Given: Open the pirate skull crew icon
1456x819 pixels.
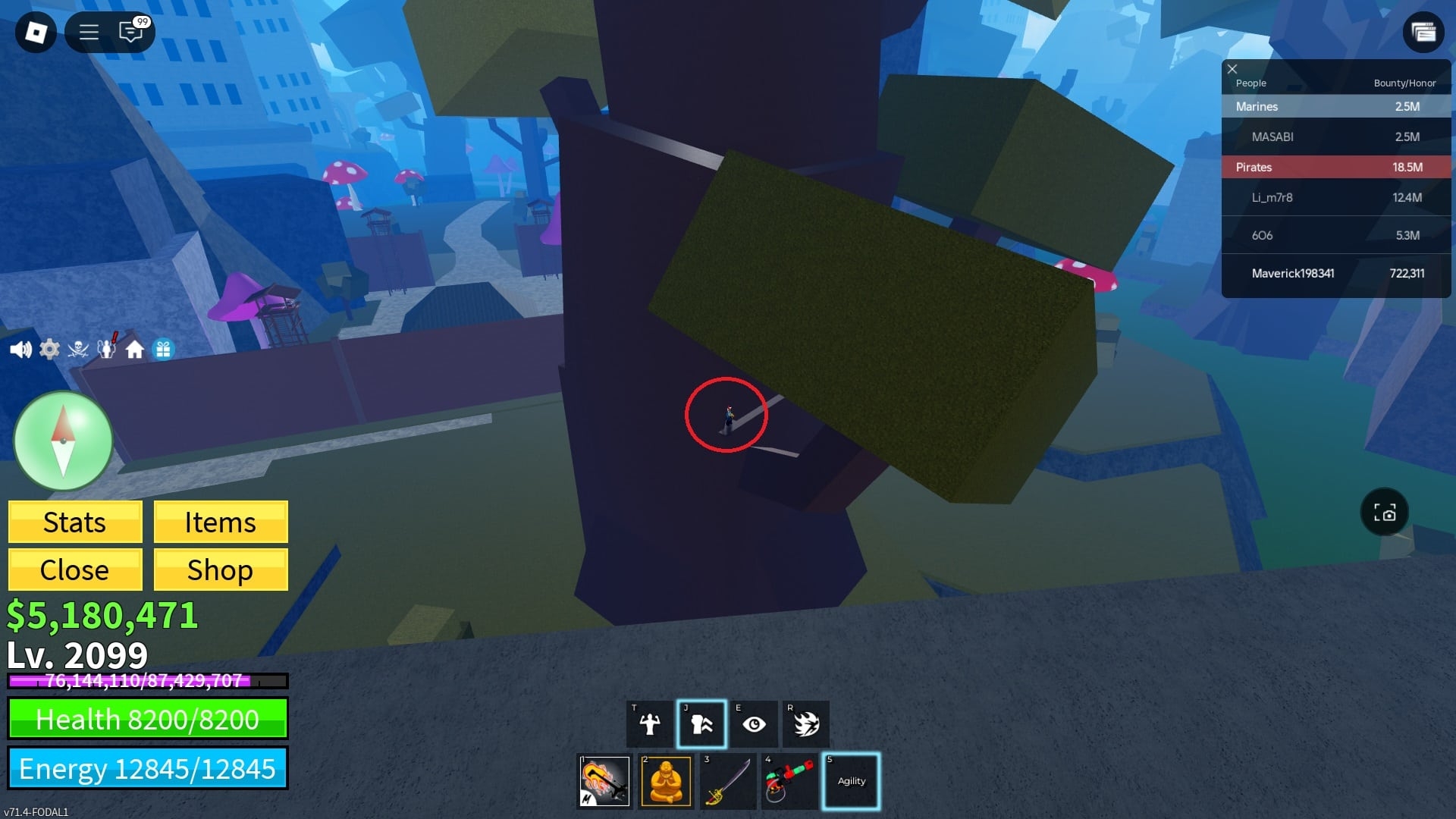Looking at the screenshot, I should pyautogui.click(x=78, y=350).
